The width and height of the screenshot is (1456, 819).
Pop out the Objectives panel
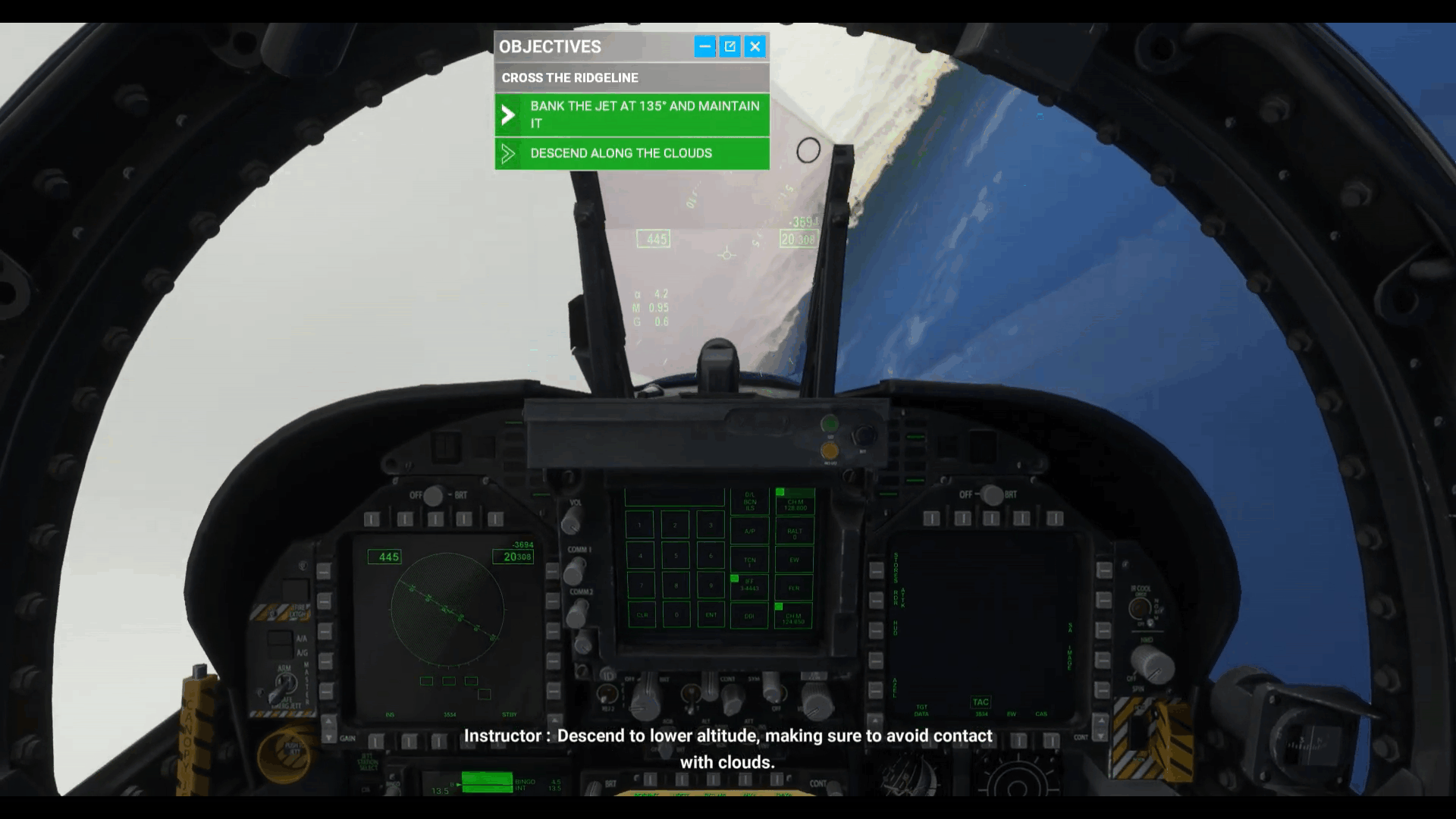pos(729,46)
